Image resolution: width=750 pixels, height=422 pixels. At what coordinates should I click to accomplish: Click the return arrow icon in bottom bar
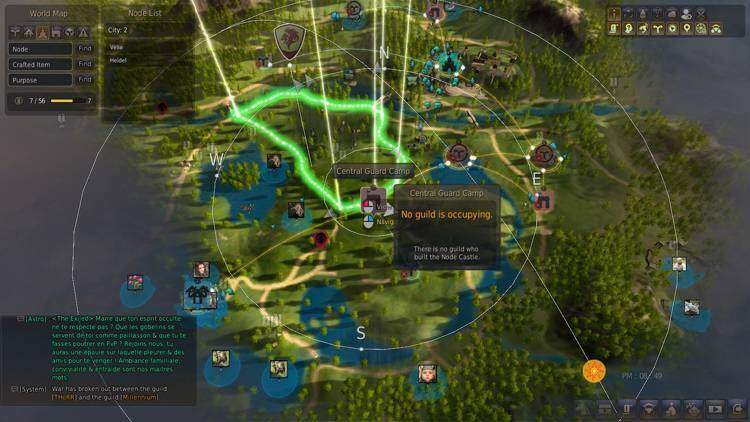coord(738,408)
